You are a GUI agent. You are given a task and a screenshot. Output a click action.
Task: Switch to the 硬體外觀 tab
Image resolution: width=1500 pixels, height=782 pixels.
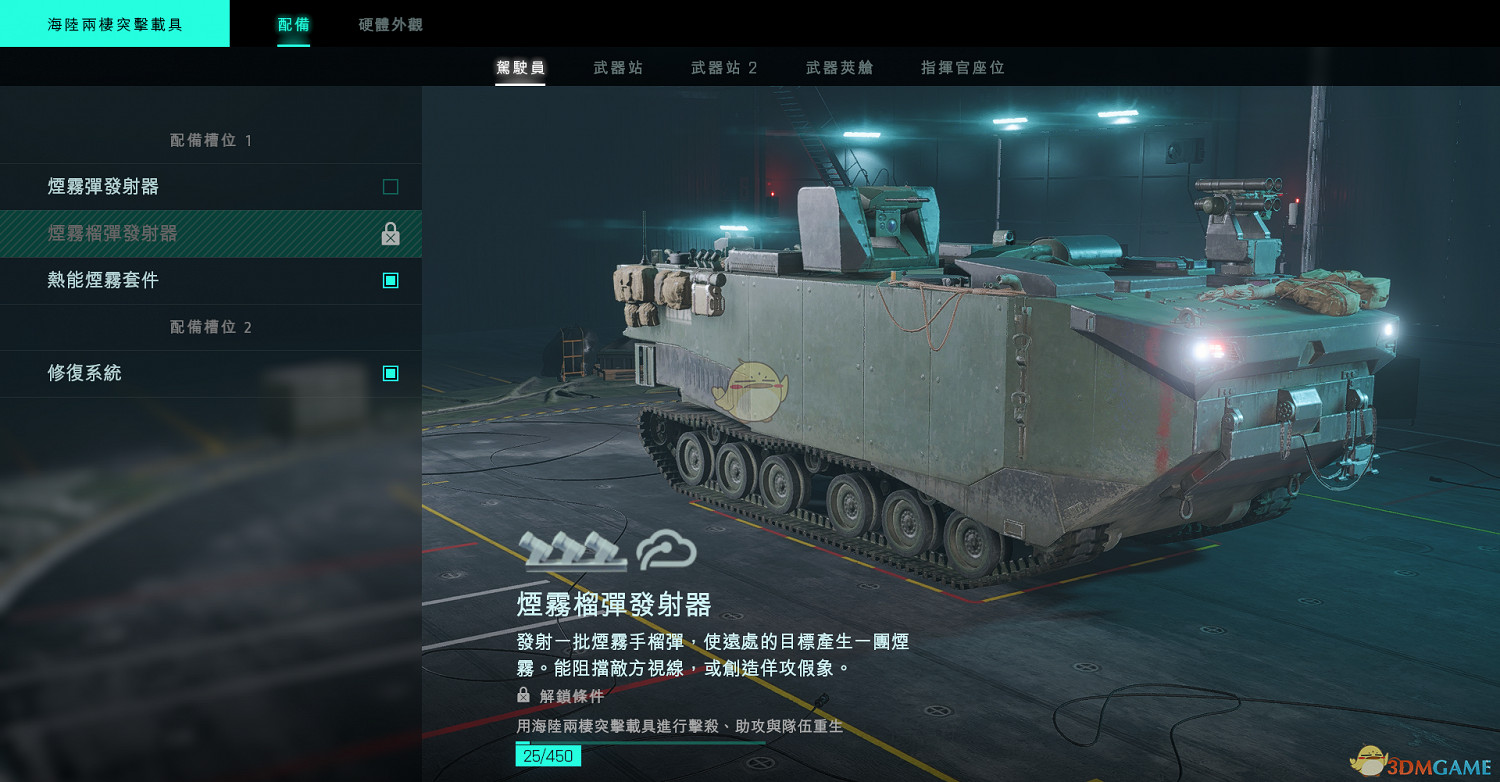tap(387, 25)
